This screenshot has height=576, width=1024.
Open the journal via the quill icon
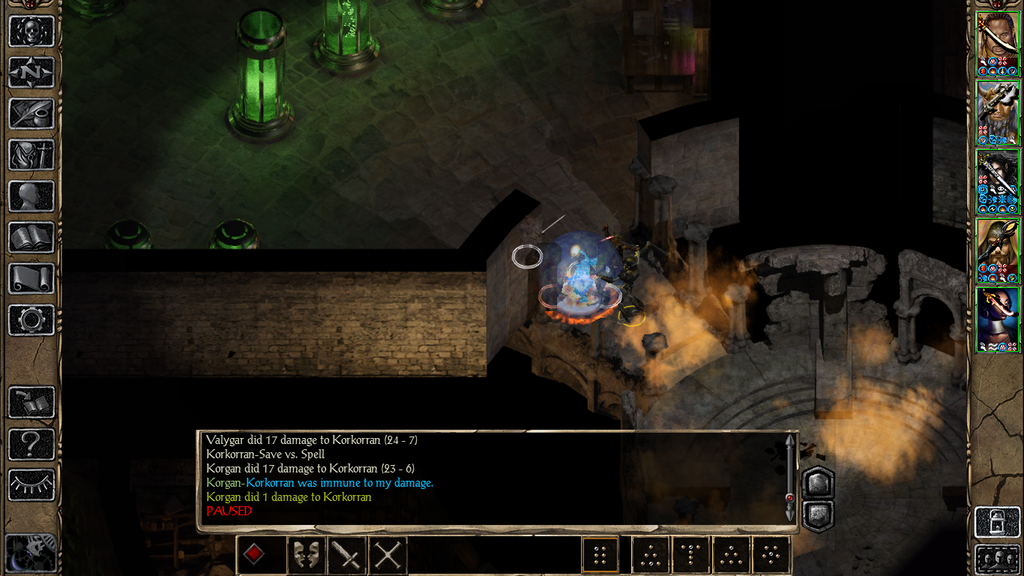click(x=31, y=113)
